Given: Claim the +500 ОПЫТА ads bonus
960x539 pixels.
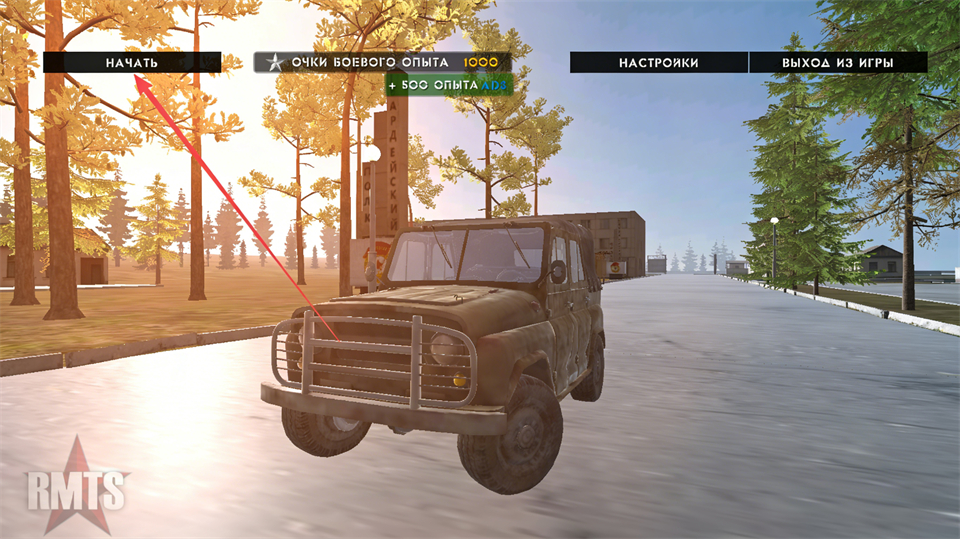Looking at the screenshot, I should [449, 86].
